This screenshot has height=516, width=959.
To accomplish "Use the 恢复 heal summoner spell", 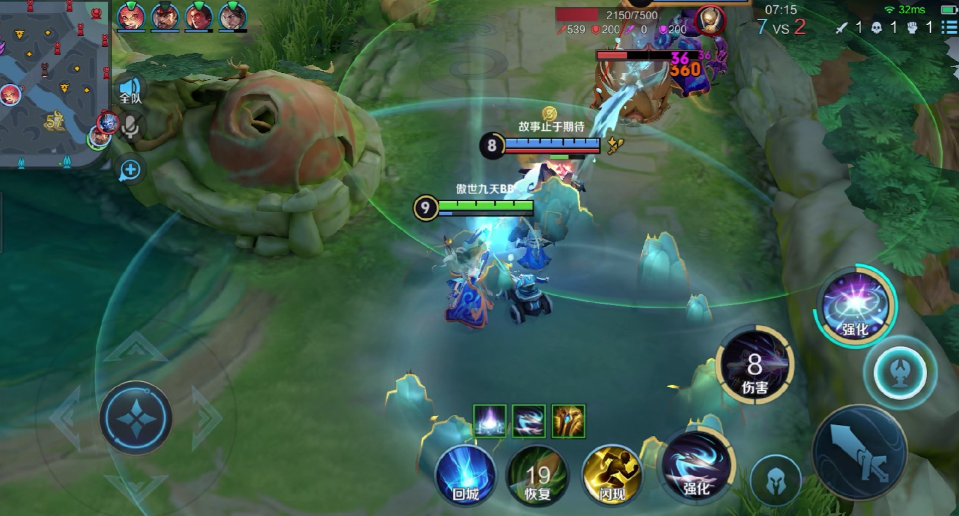I will tap(537, 472).
